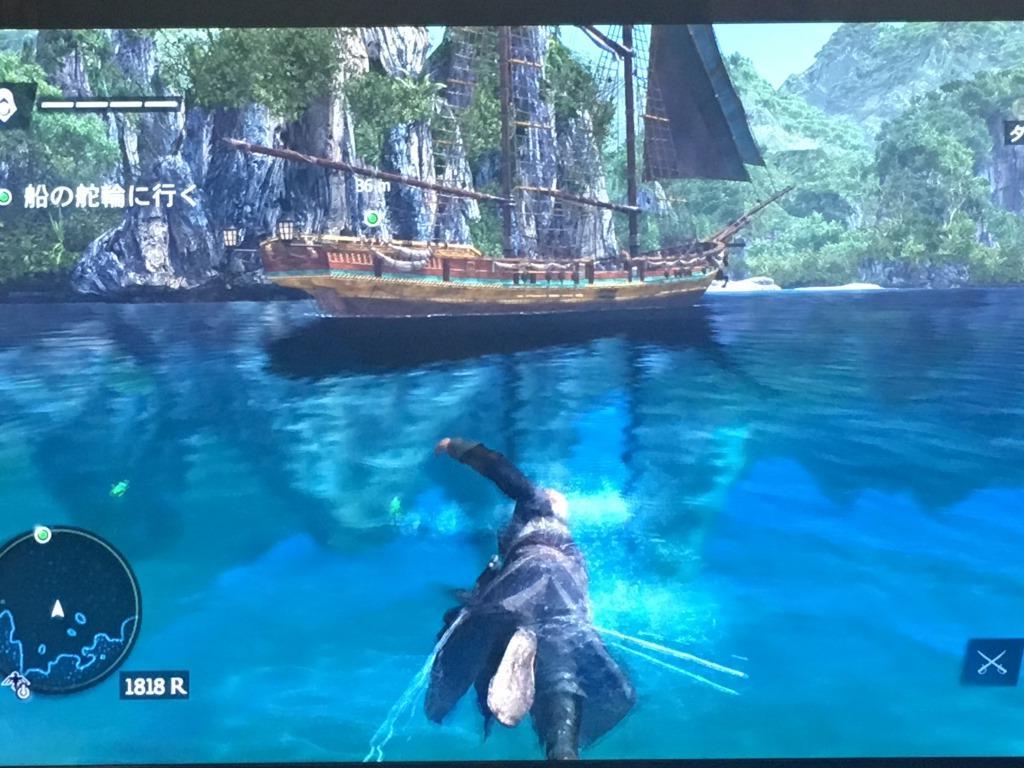Select the green waypoint marker showing 86 m
This screenshot has width=1024, height=768.
pyautogui.click(x=372, y=217)
